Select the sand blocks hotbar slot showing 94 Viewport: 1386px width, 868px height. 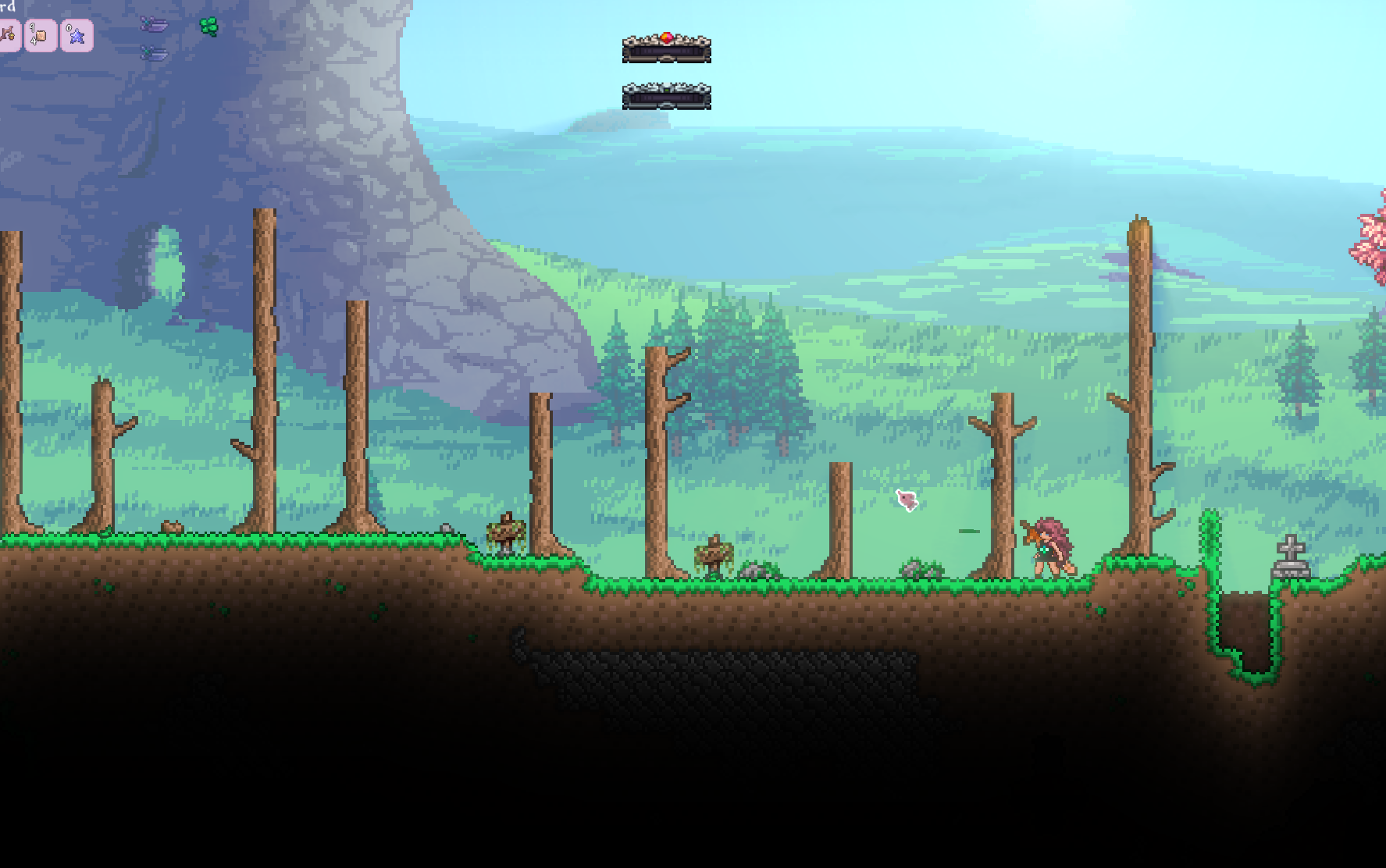click(39, 36)
